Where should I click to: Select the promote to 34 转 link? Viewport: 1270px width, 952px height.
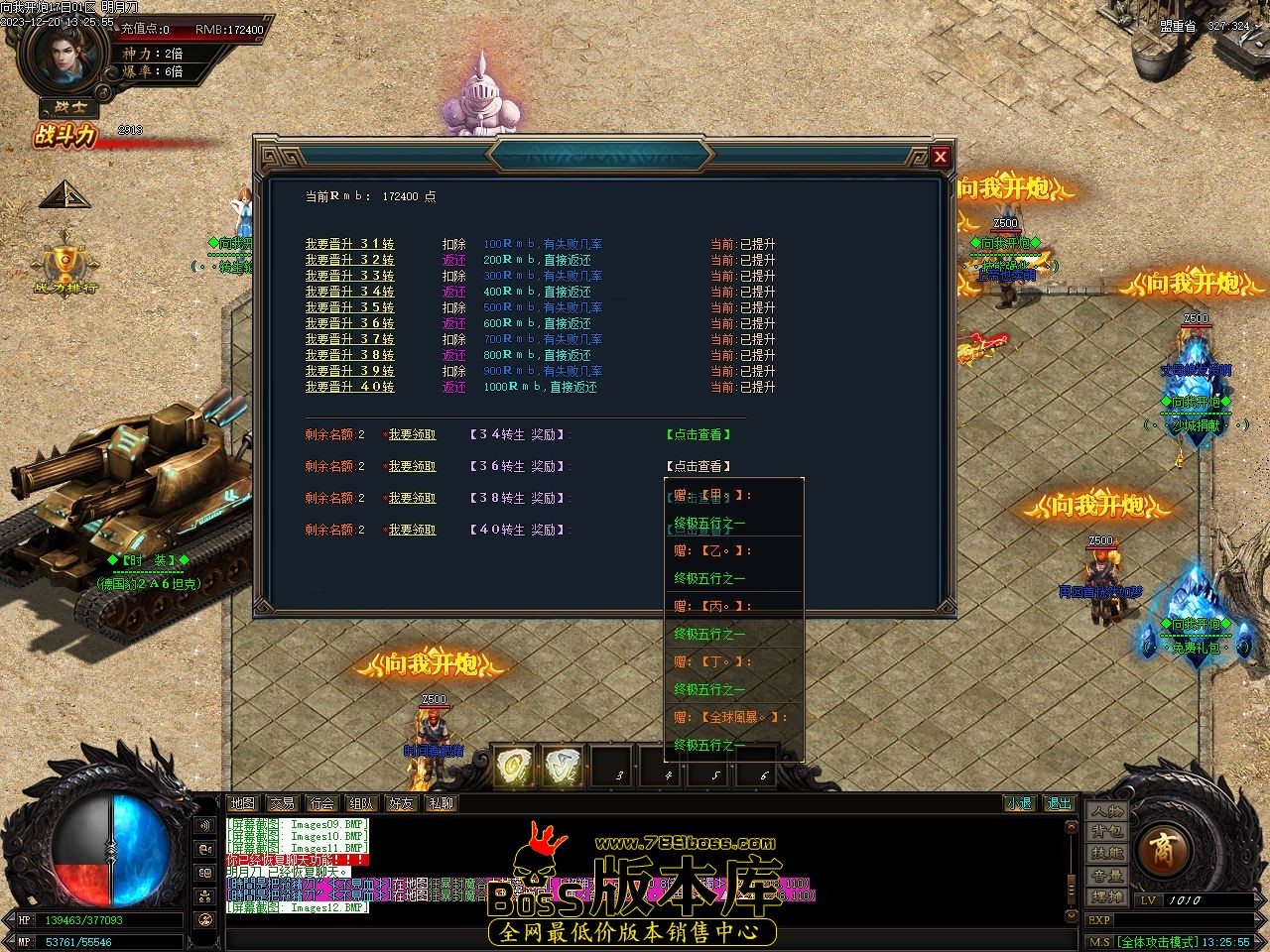(349, 292)
